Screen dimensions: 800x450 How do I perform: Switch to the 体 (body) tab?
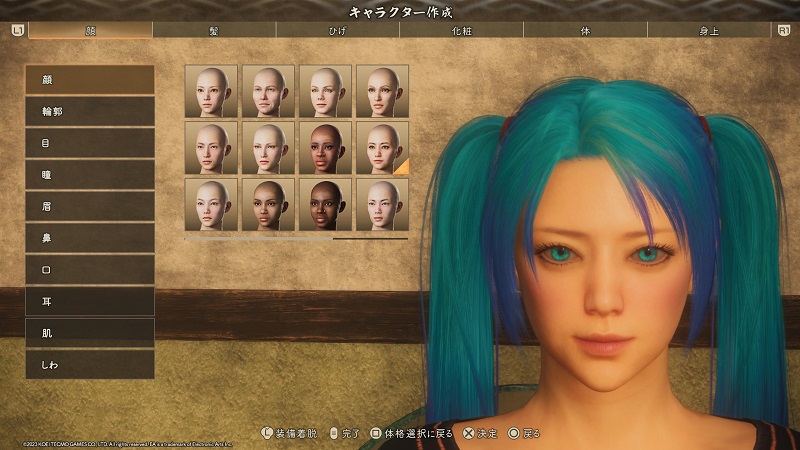(x=585, y=30)
